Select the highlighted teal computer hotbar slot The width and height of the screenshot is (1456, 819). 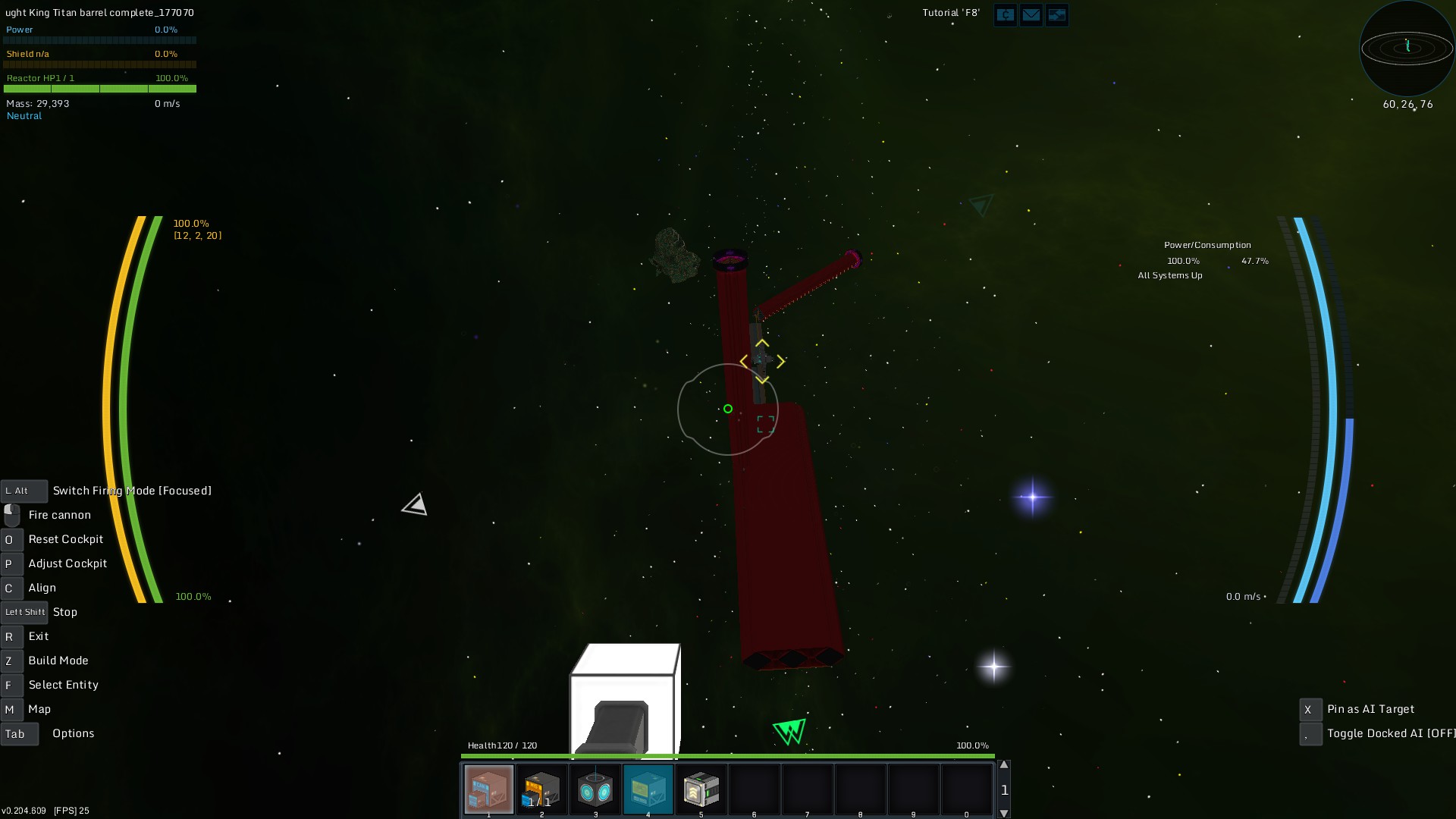pyautogui.click(x=648, y=789)
